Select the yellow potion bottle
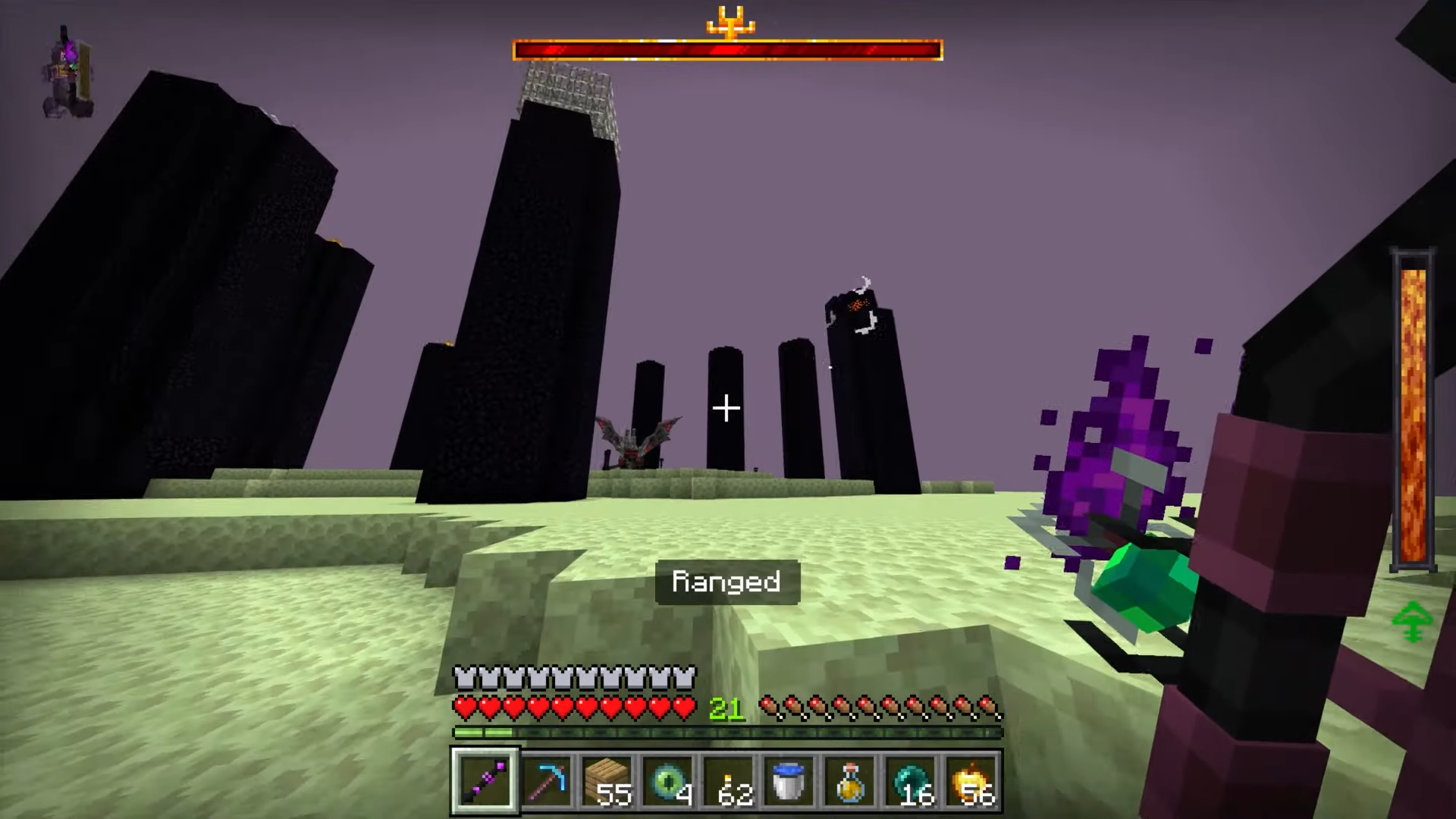Screen dimensions: 1456x819 click(849, 781)
